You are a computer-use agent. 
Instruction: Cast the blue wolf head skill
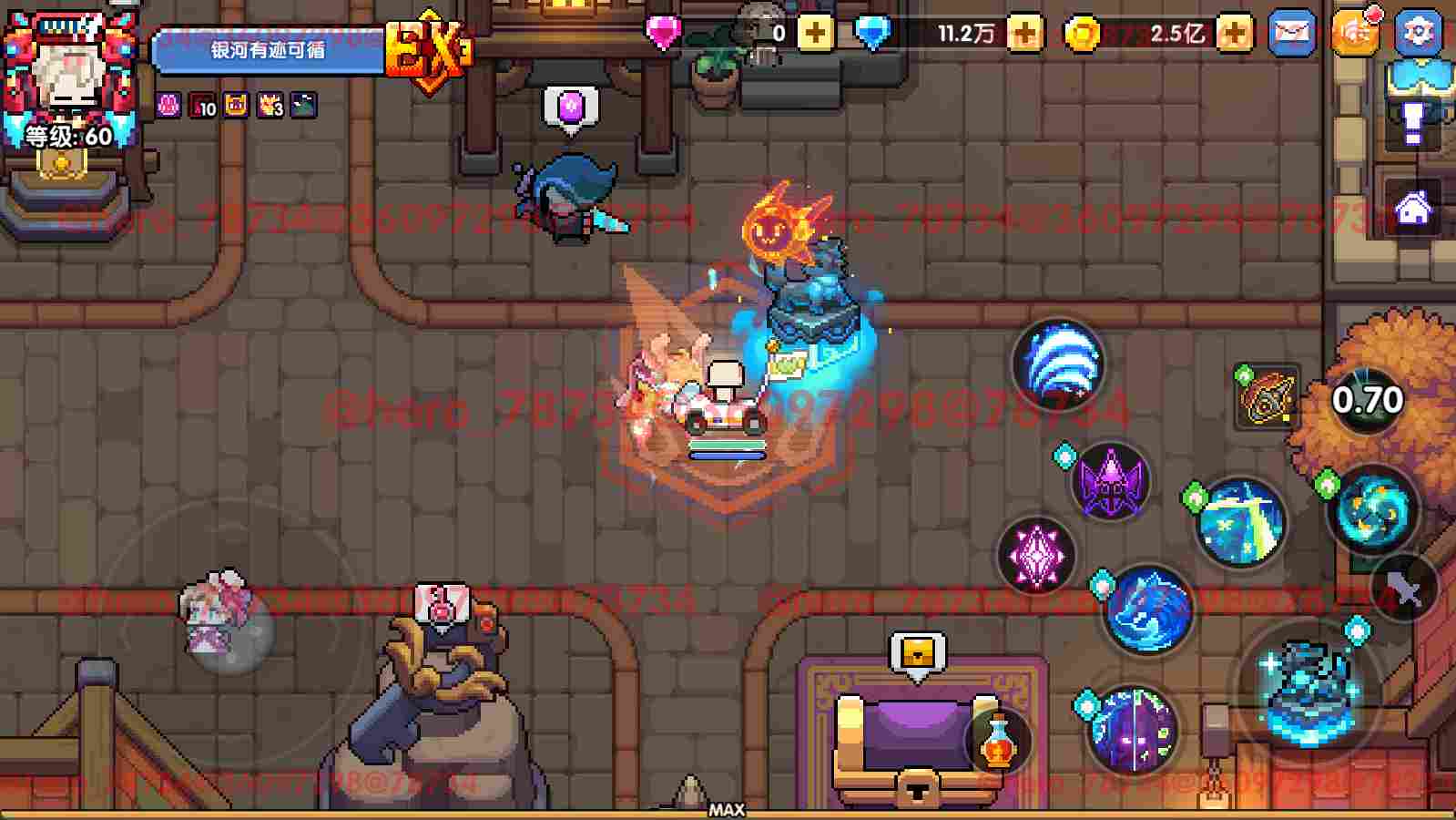(1147, 609)
